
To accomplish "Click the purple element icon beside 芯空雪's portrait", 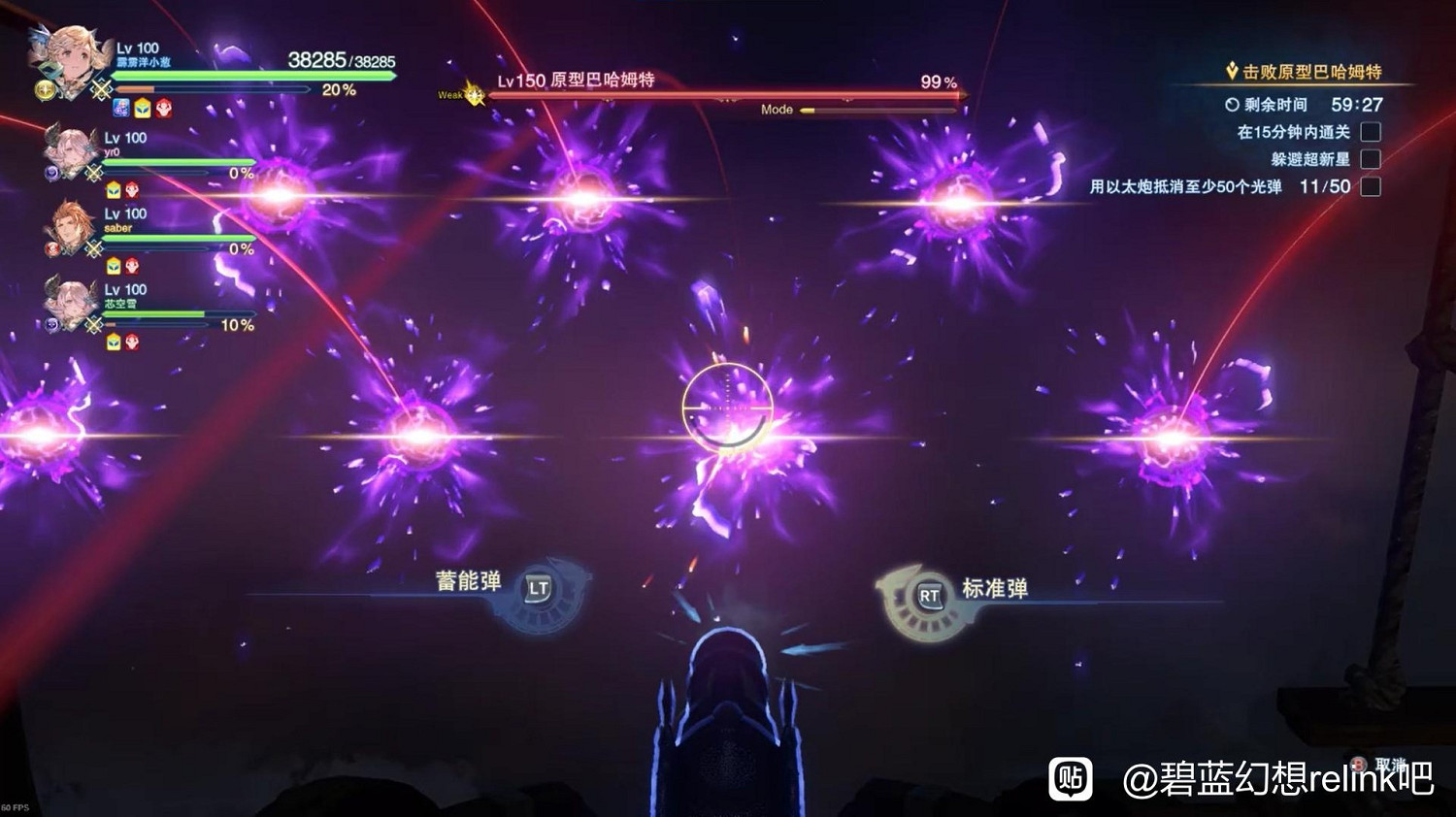I will [x=51, y=322].
